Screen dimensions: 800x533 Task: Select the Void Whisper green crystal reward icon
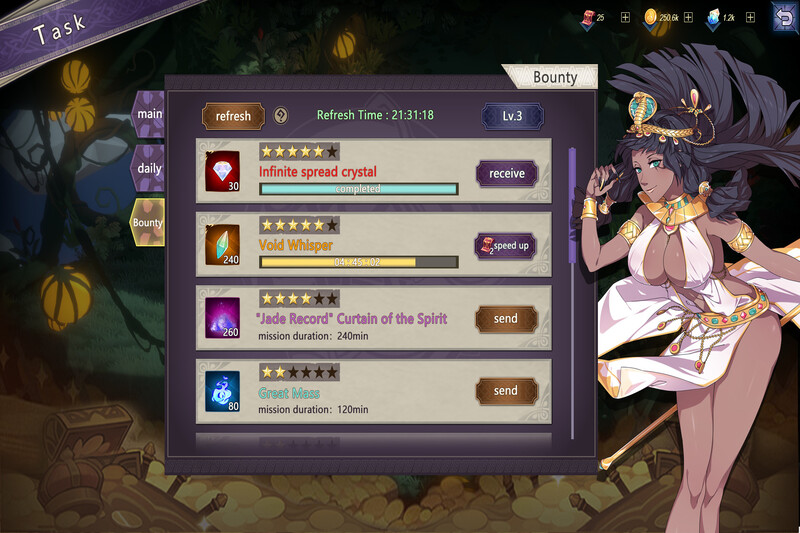pos(223,245)
